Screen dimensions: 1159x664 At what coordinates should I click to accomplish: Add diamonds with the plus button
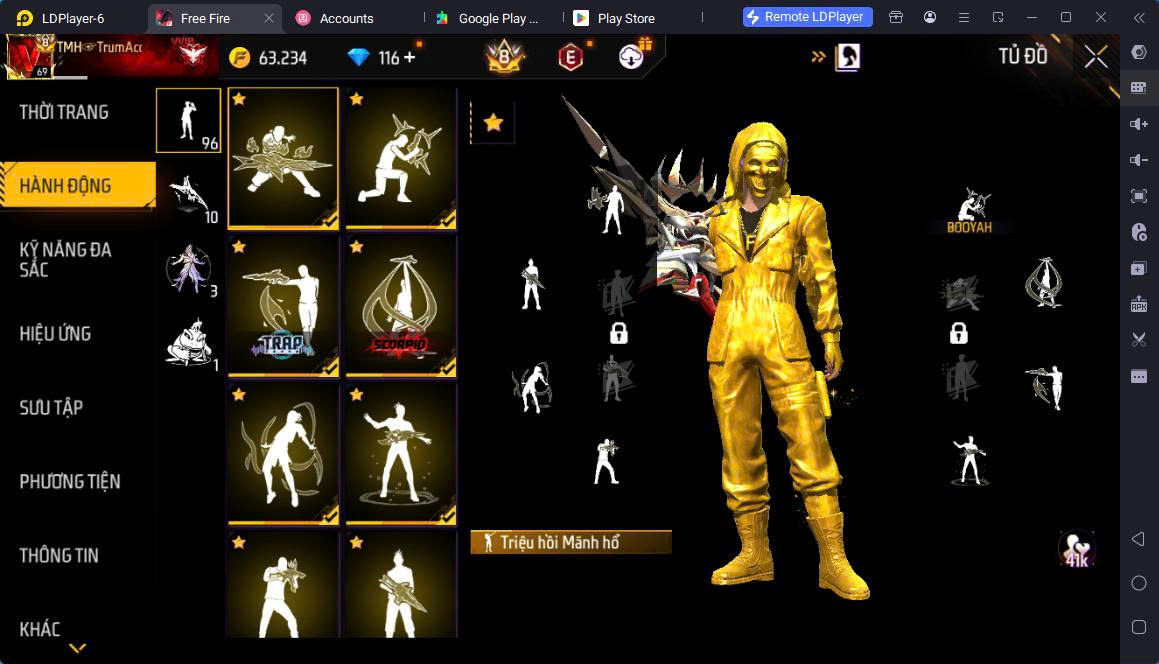click(x=409, y=58)
